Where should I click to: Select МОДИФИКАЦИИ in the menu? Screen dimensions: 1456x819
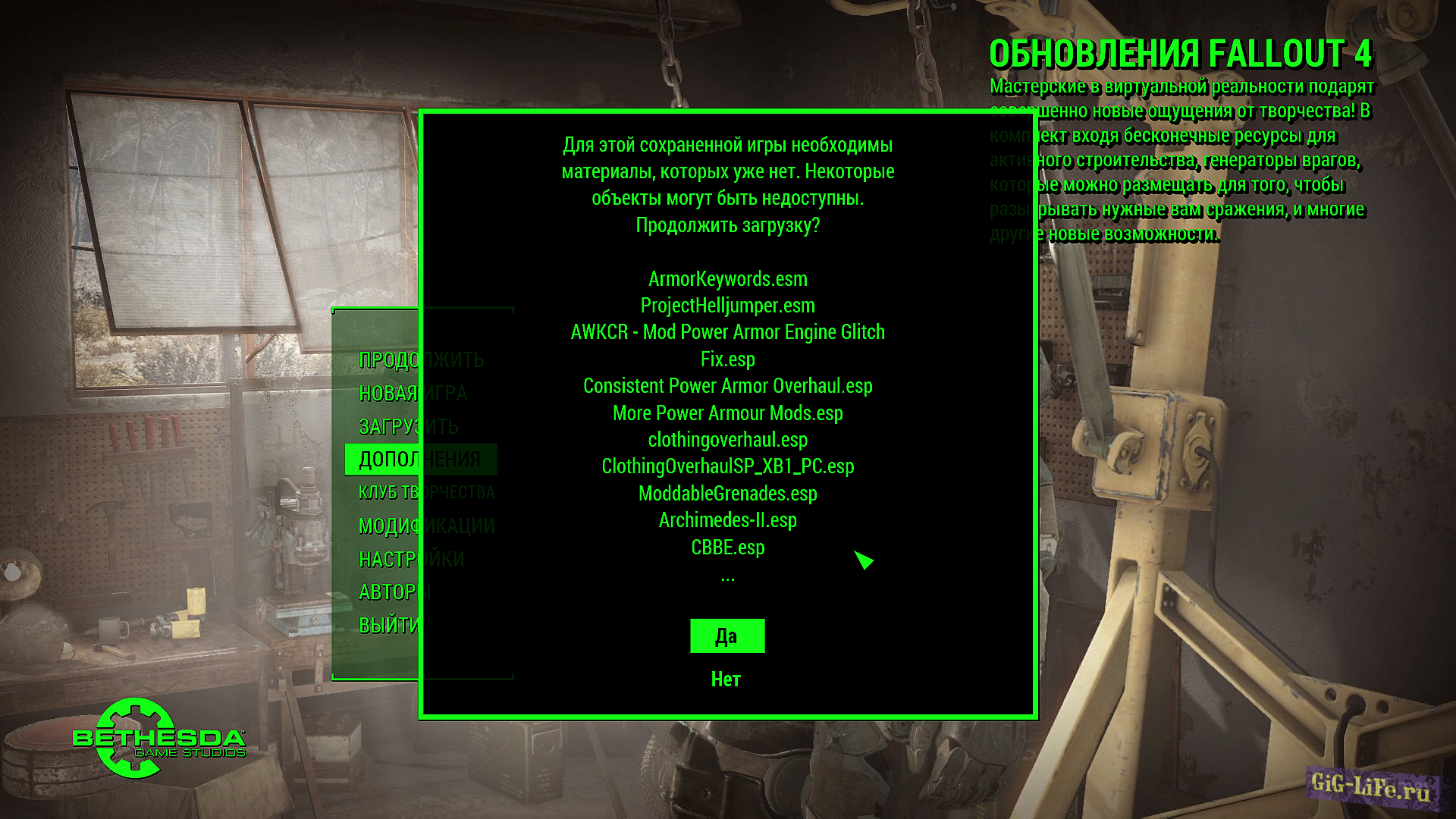426,524
